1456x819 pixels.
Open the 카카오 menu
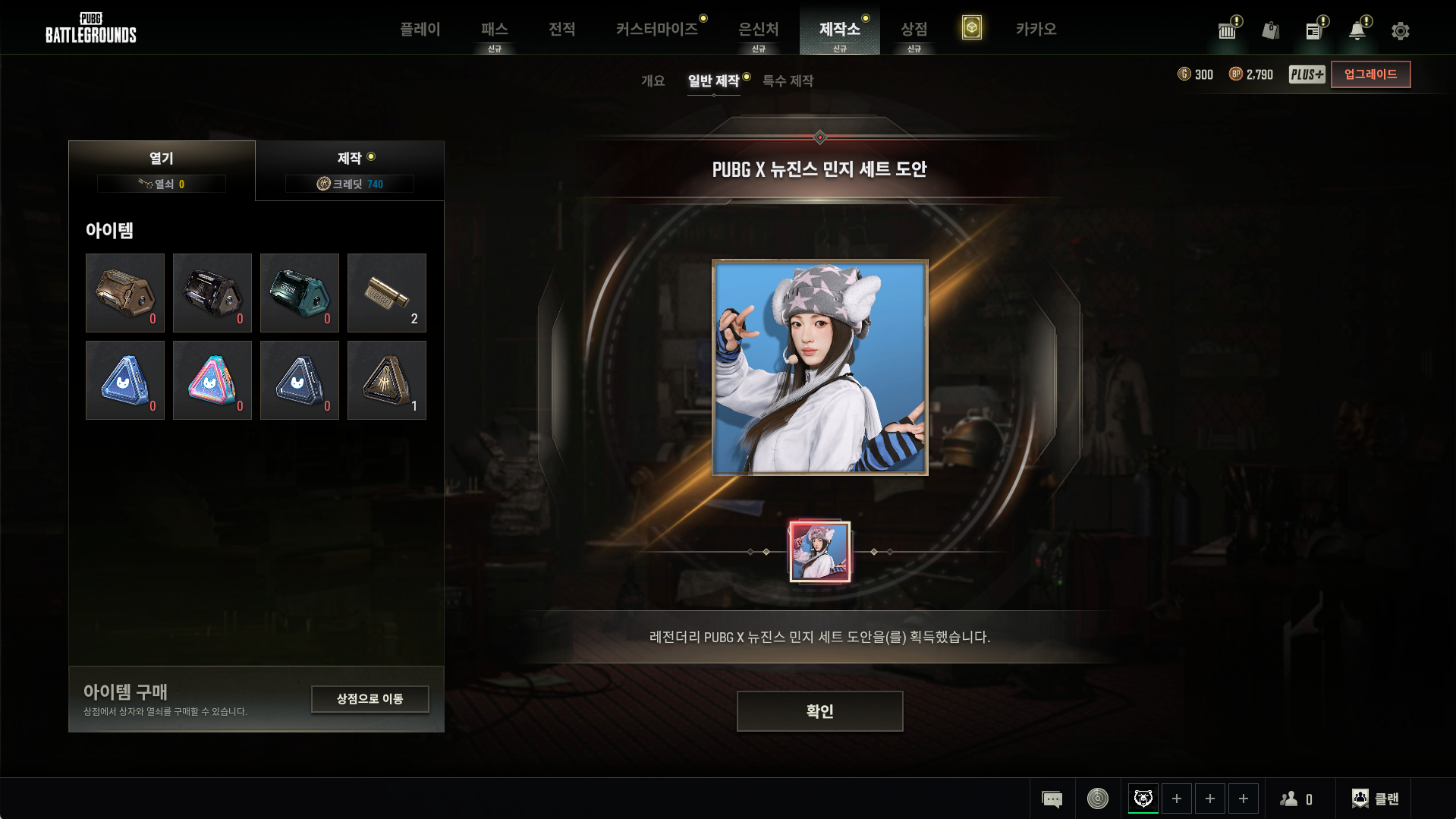(1036, 30)
